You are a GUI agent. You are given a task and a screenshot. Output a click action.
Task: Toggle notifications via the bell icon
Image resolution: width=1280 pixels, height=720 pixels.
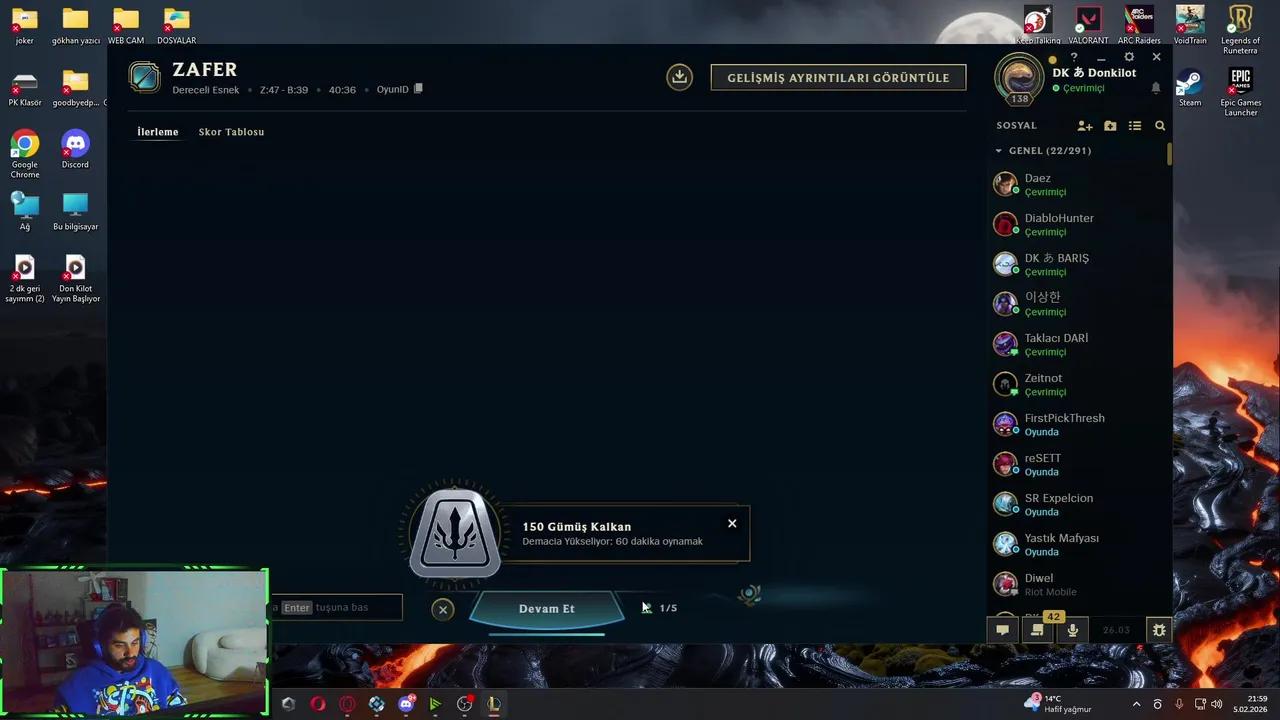pyautogui.click(x=1155, y=89)
